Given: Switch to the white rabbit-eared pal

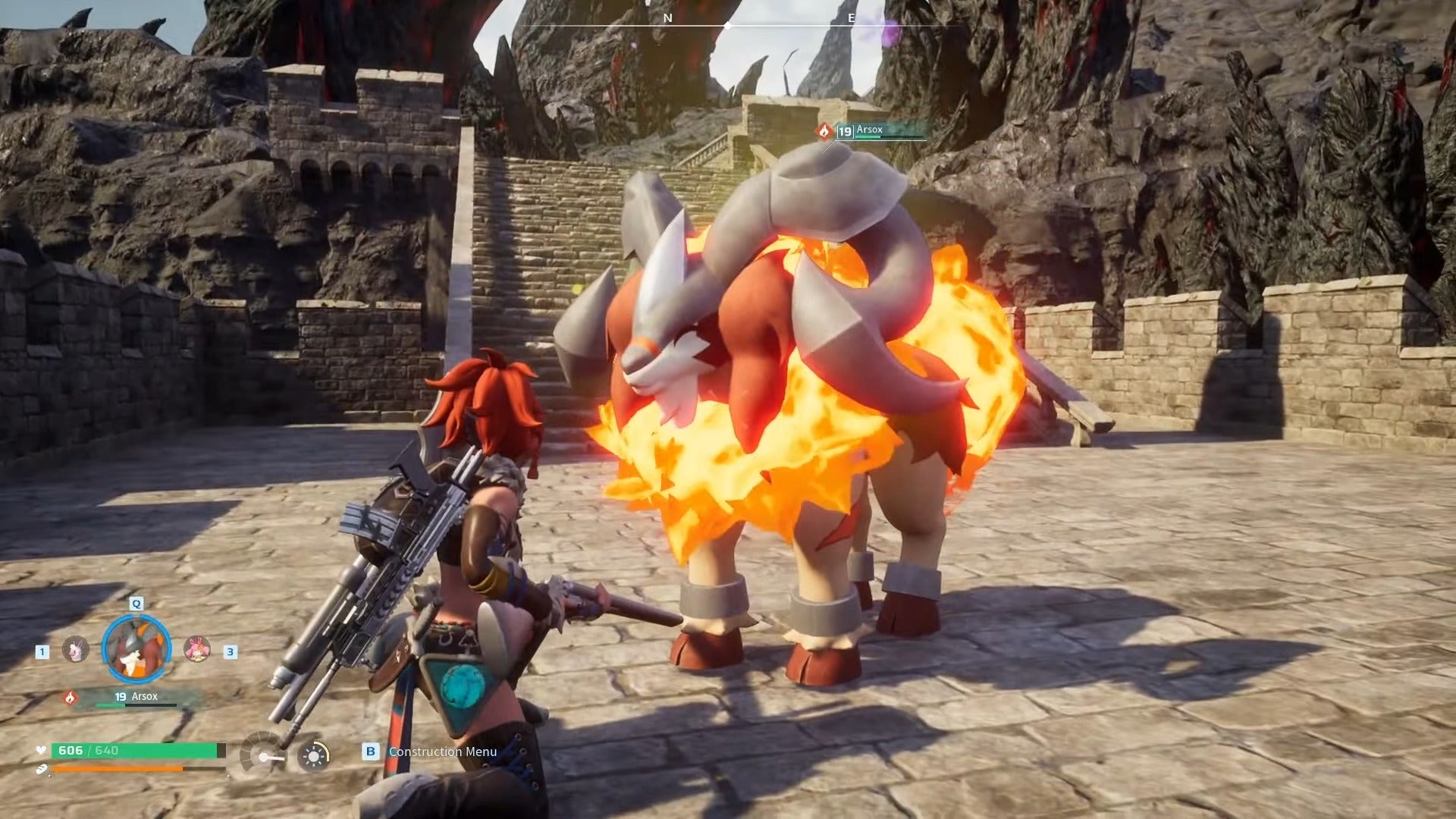Looking at the screenshot, I should (x=75, y=650).
